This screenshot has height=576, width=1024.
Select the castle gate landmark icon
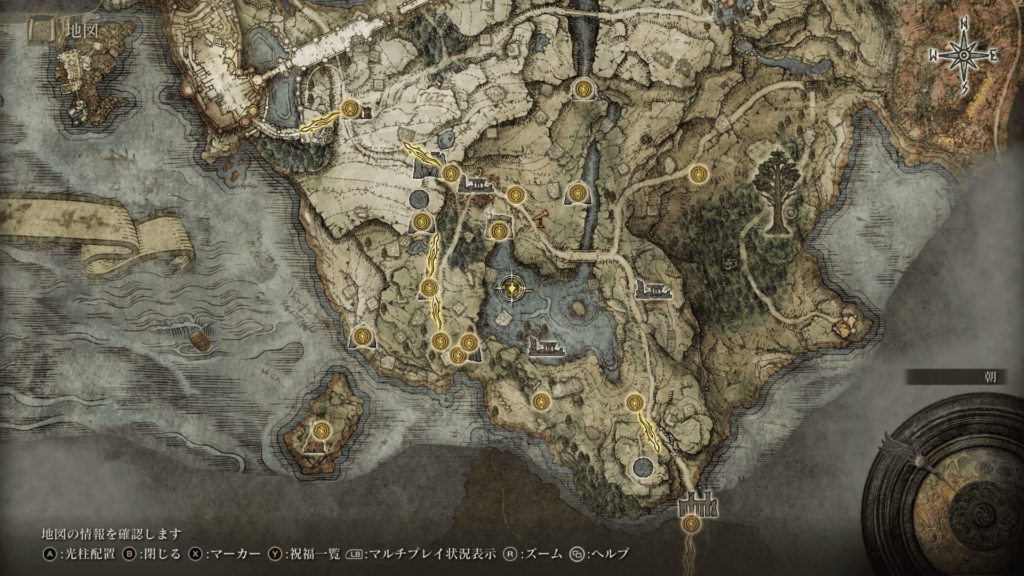click(x=698, y=504)
